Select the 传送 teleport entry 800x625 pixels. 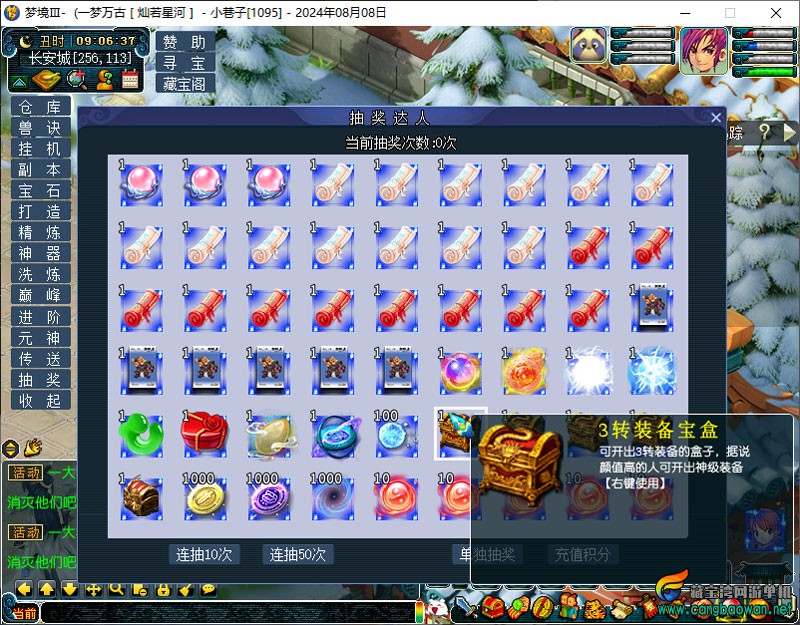click(x=40, y=358)
